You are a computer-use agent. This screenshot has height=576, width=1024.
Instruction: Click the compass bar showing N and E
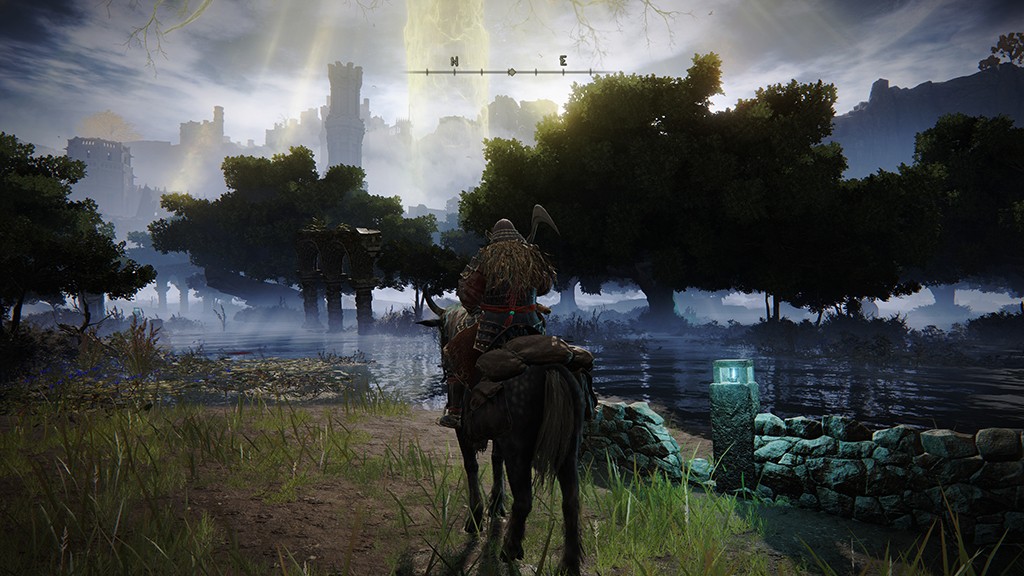(510, 71)
